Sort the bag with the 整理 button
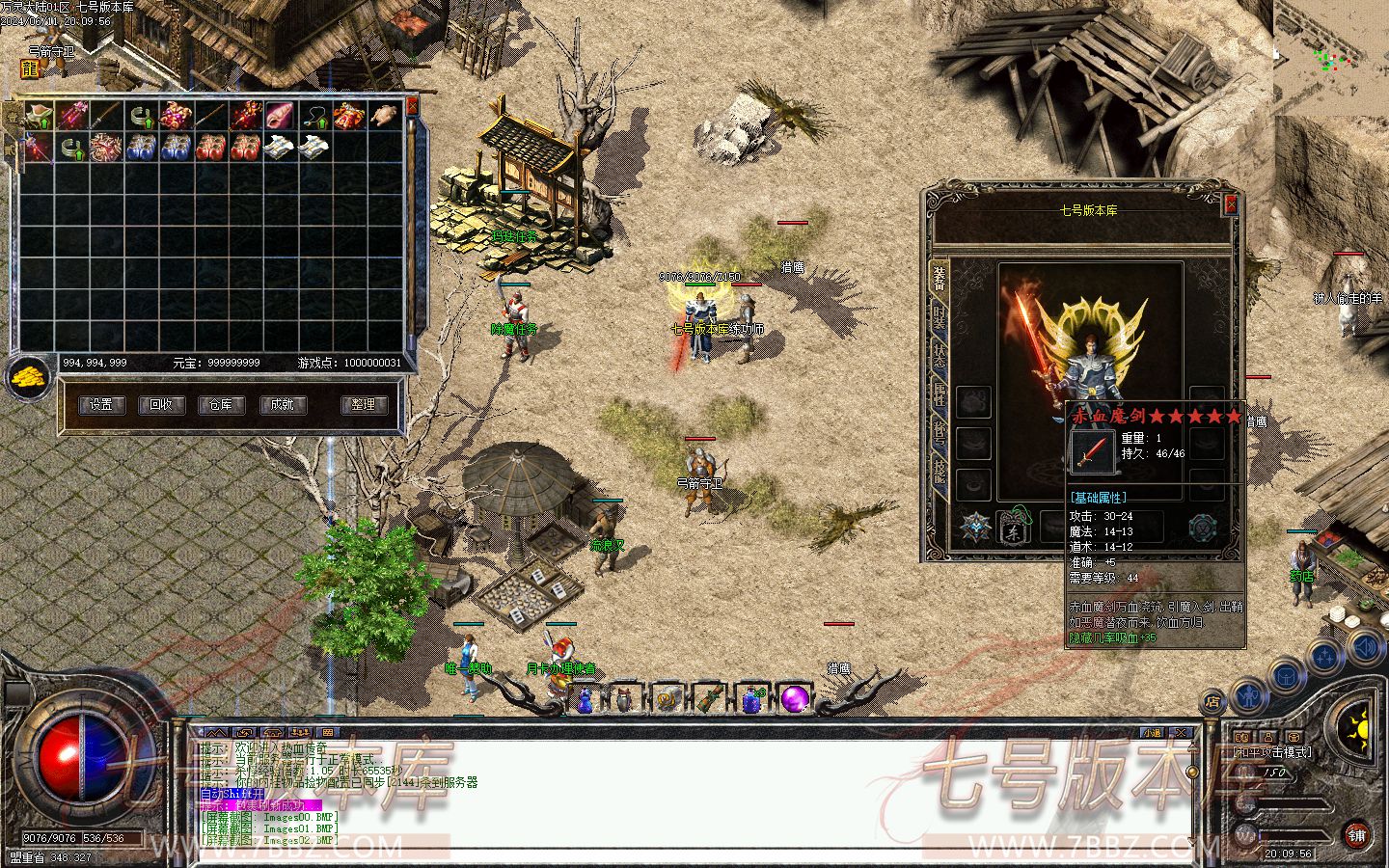 (363, 405)
